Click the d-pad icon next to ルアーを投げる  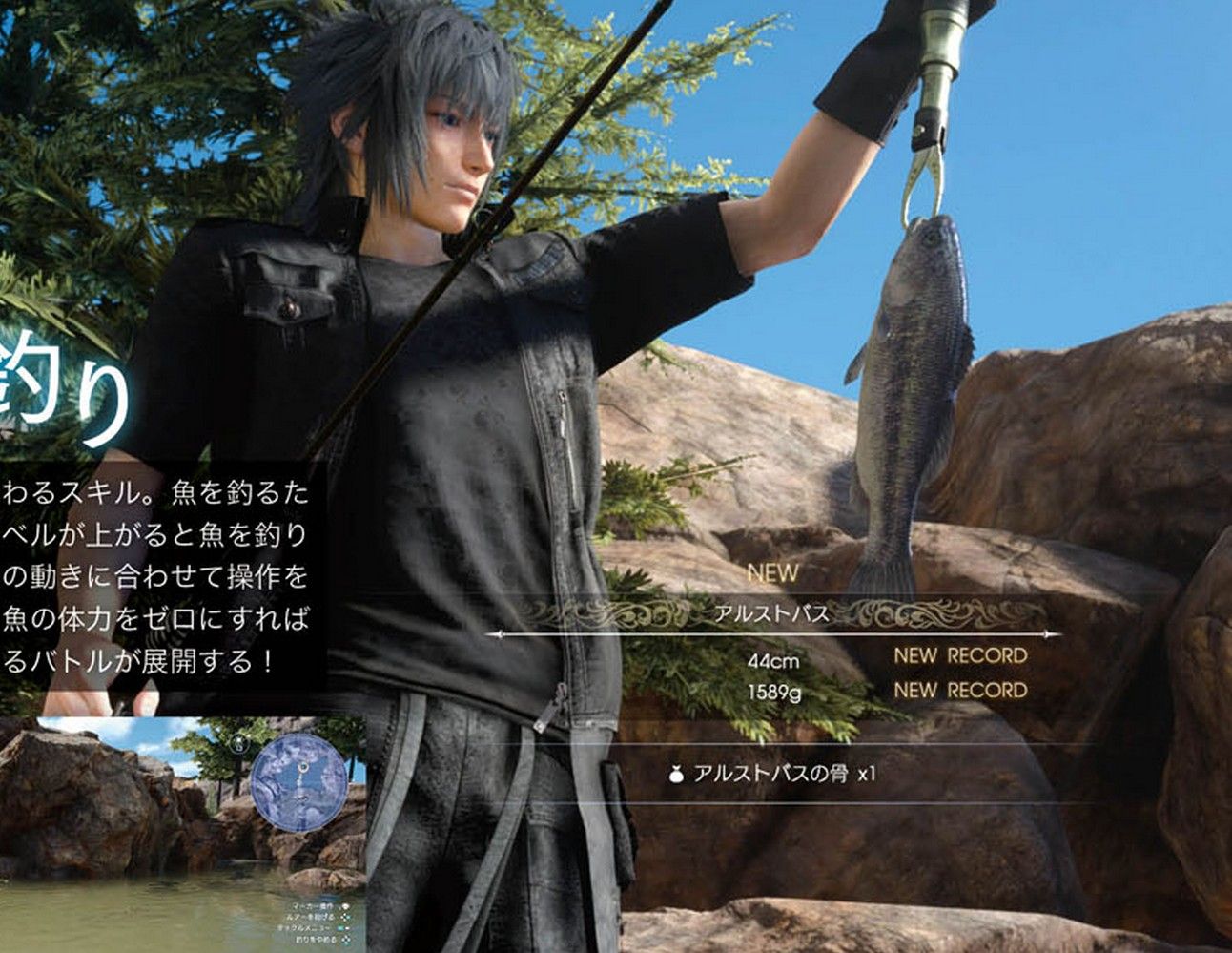[x=346, y=918]
